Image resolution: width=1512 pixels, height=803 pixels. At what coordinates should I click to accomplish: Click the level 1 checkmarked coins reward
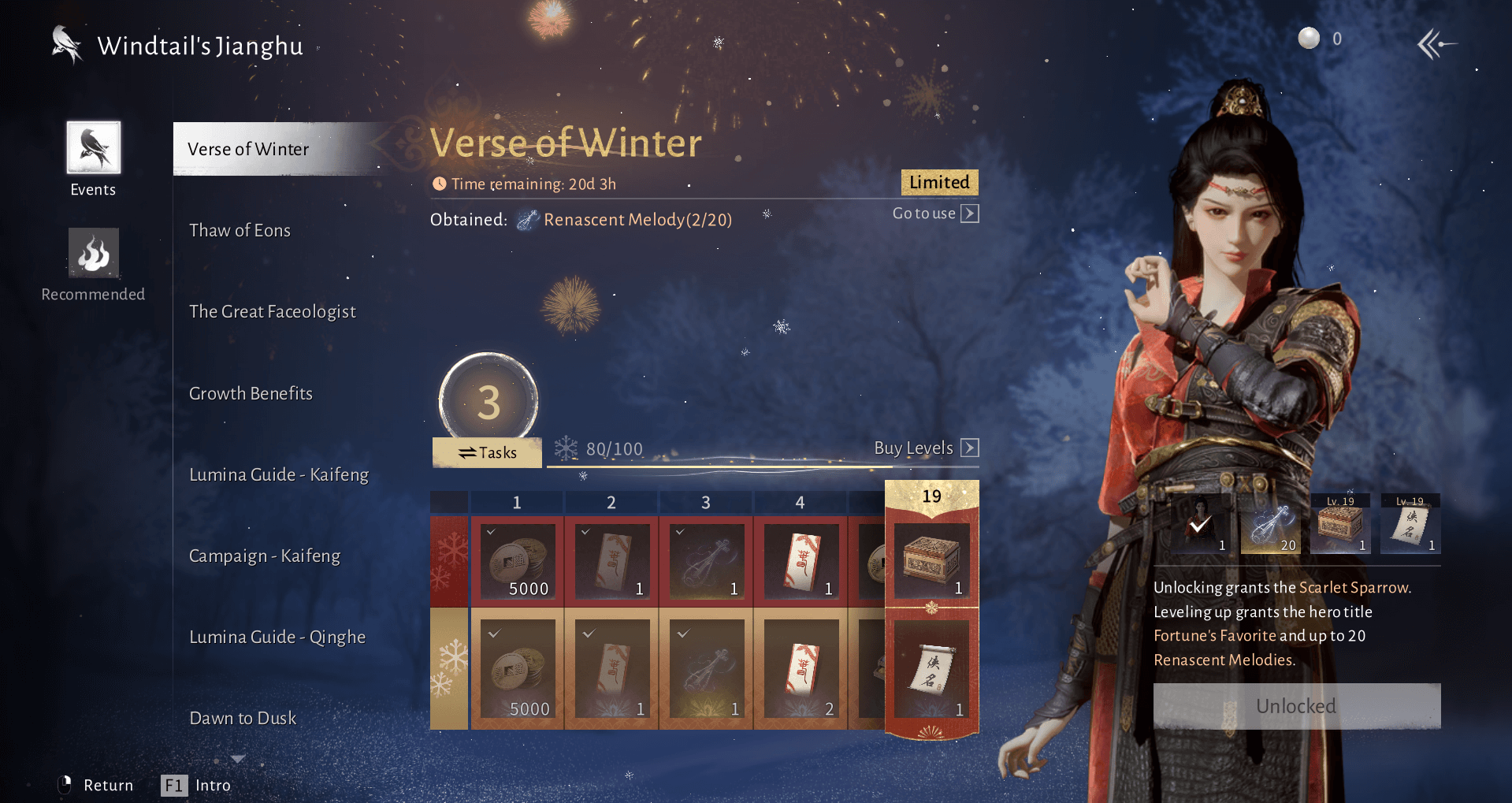tap(517, 561)
